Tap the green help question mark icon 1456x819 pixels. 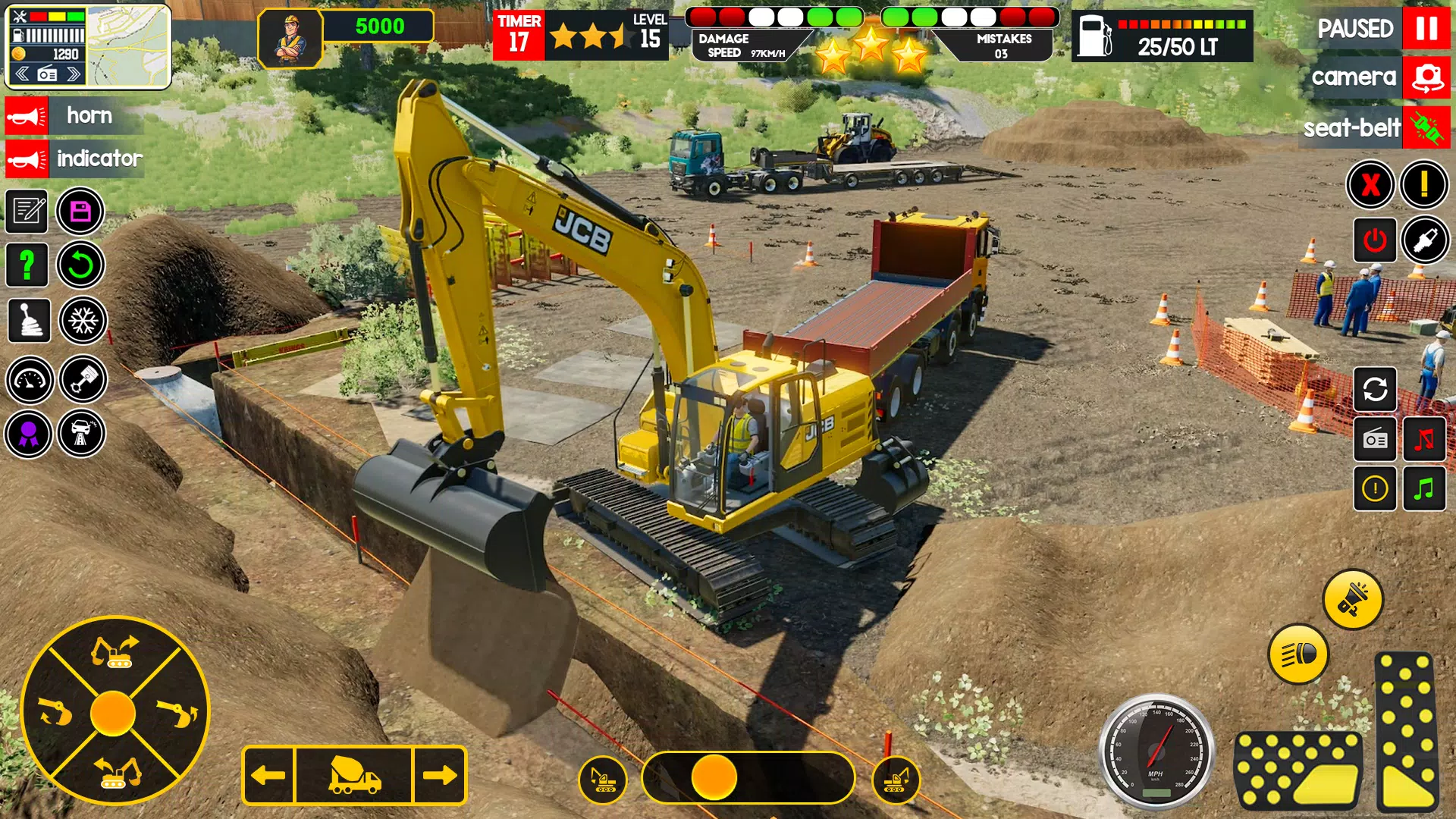27,265
